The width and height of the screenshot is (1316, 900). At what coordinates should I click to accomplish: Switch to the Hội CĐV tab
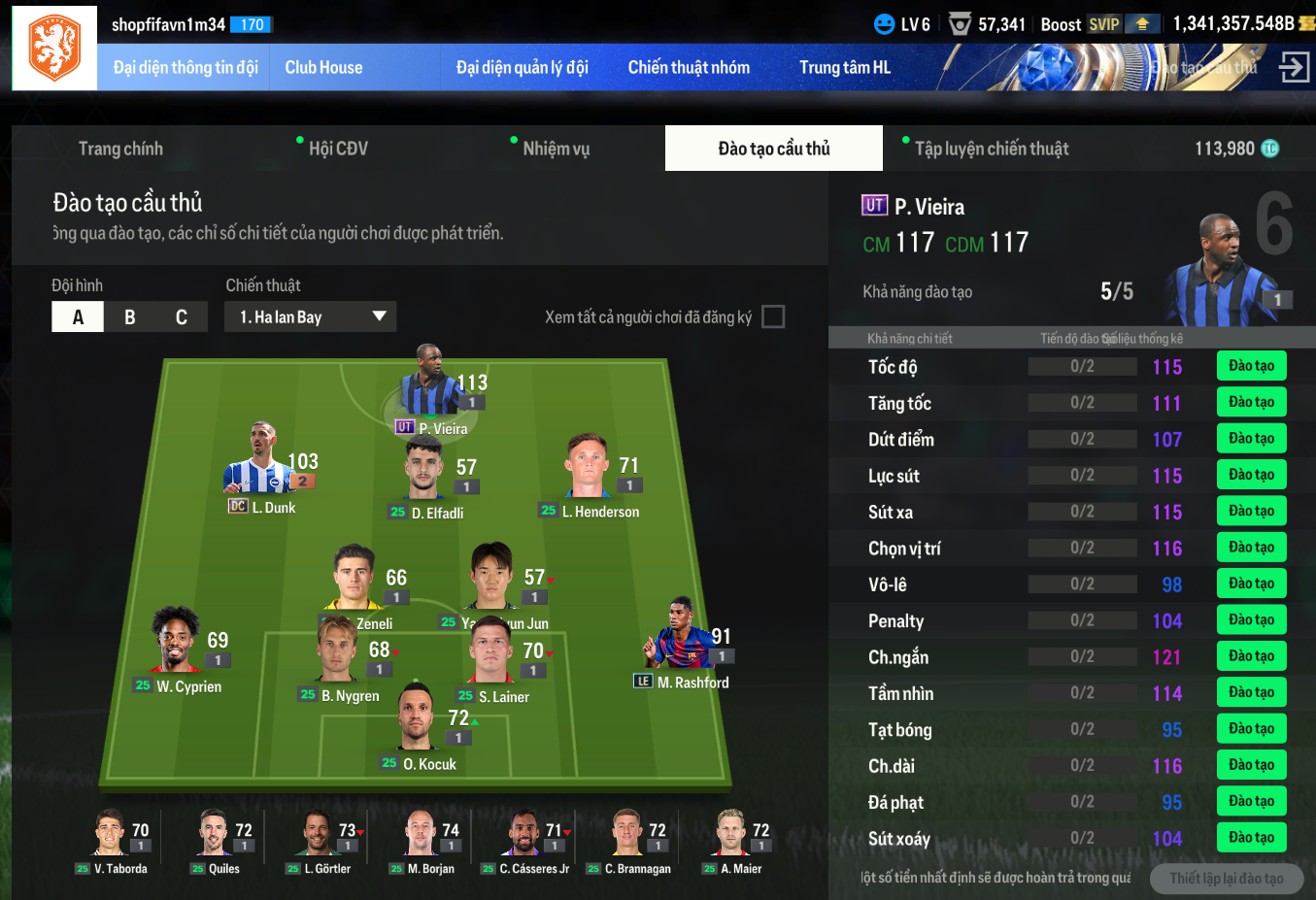(x=338, y=149)
